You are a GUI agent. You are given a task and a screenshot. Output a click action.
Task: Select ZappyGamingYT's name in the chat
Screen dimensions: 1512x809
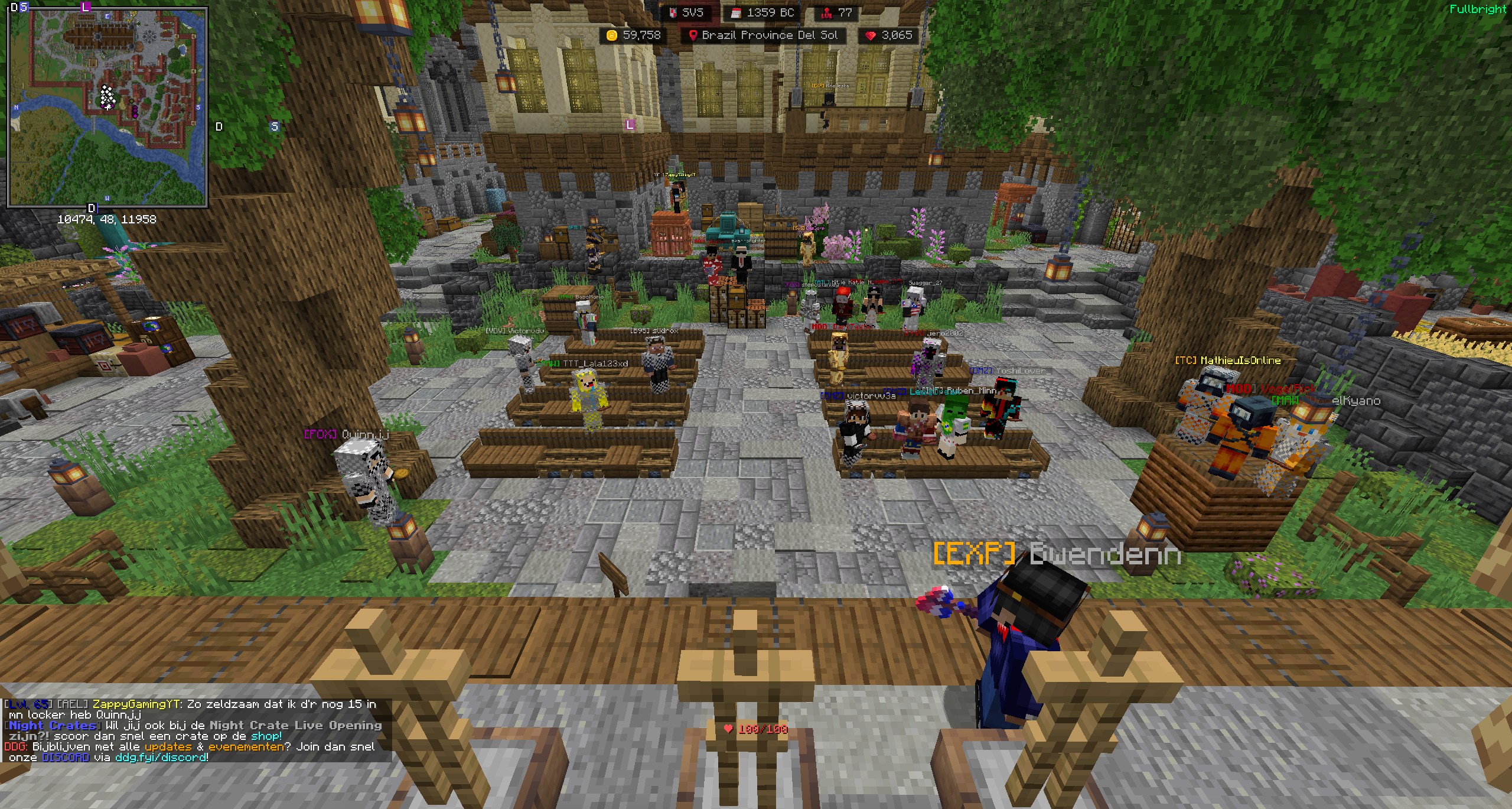138,704
